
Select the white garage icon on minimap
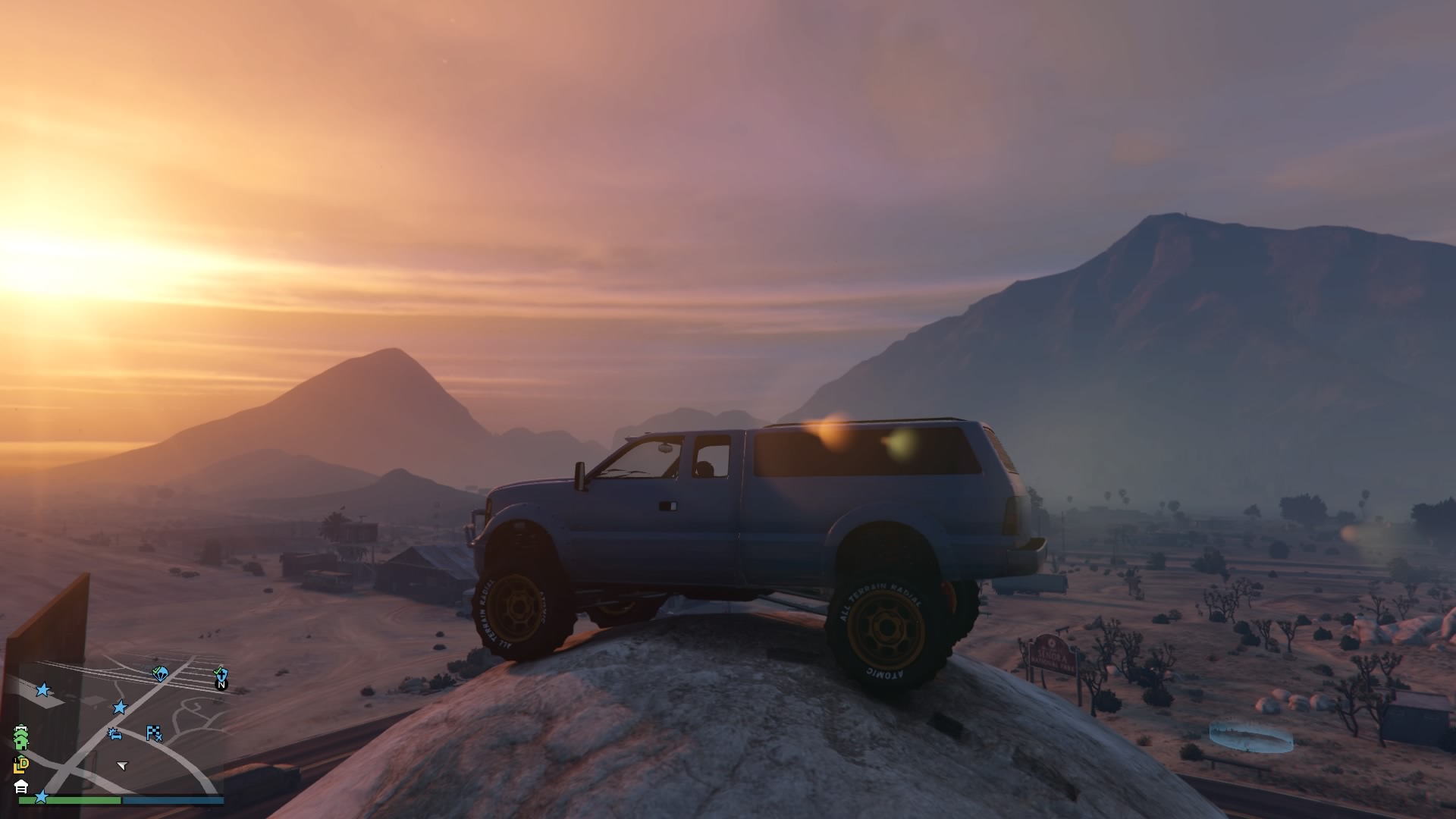[21, 786]
